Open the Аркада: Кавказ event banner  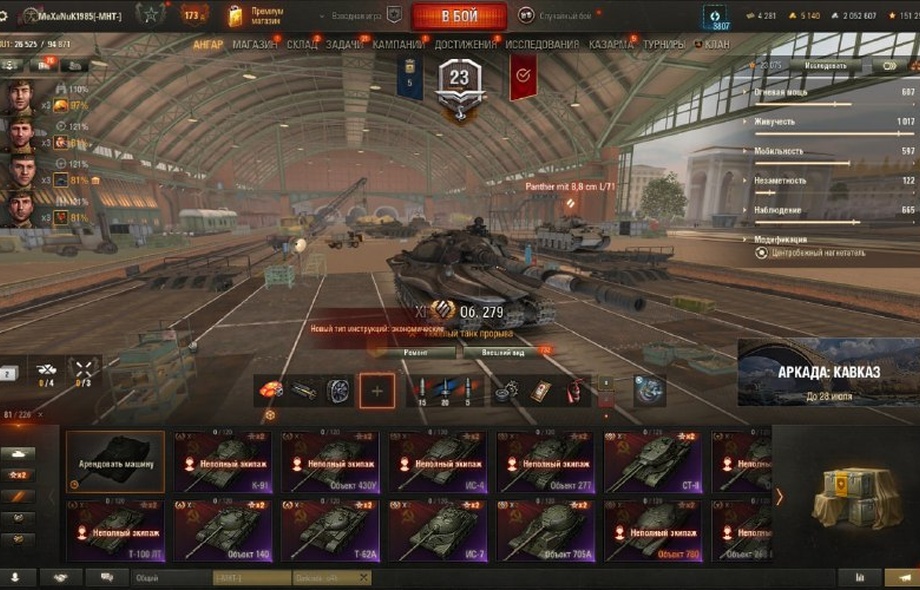point(828,372)
